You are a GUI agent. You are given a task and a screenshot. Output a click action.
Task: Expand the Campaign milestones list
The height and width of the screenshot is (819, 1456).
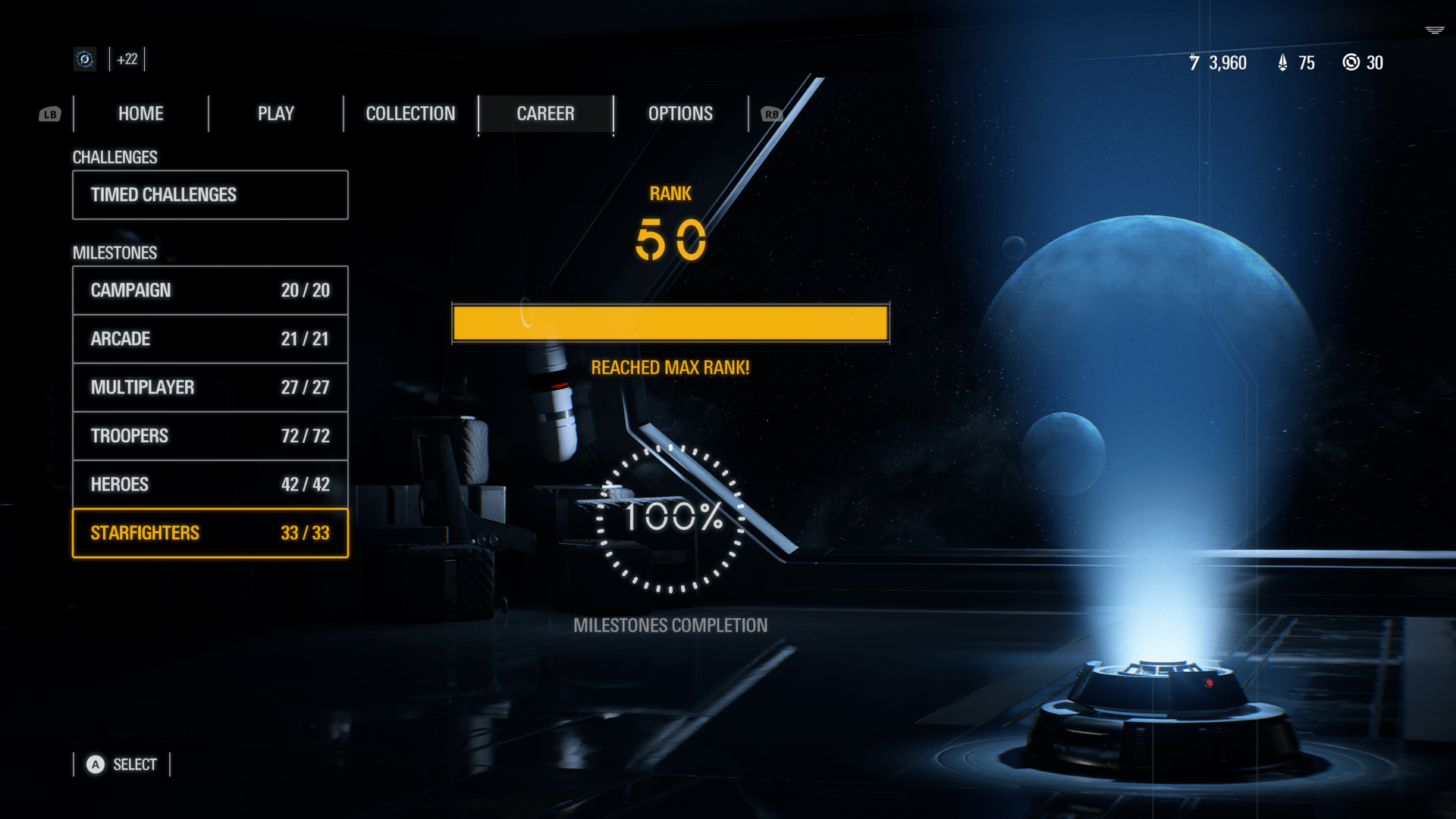coord(210,290)
